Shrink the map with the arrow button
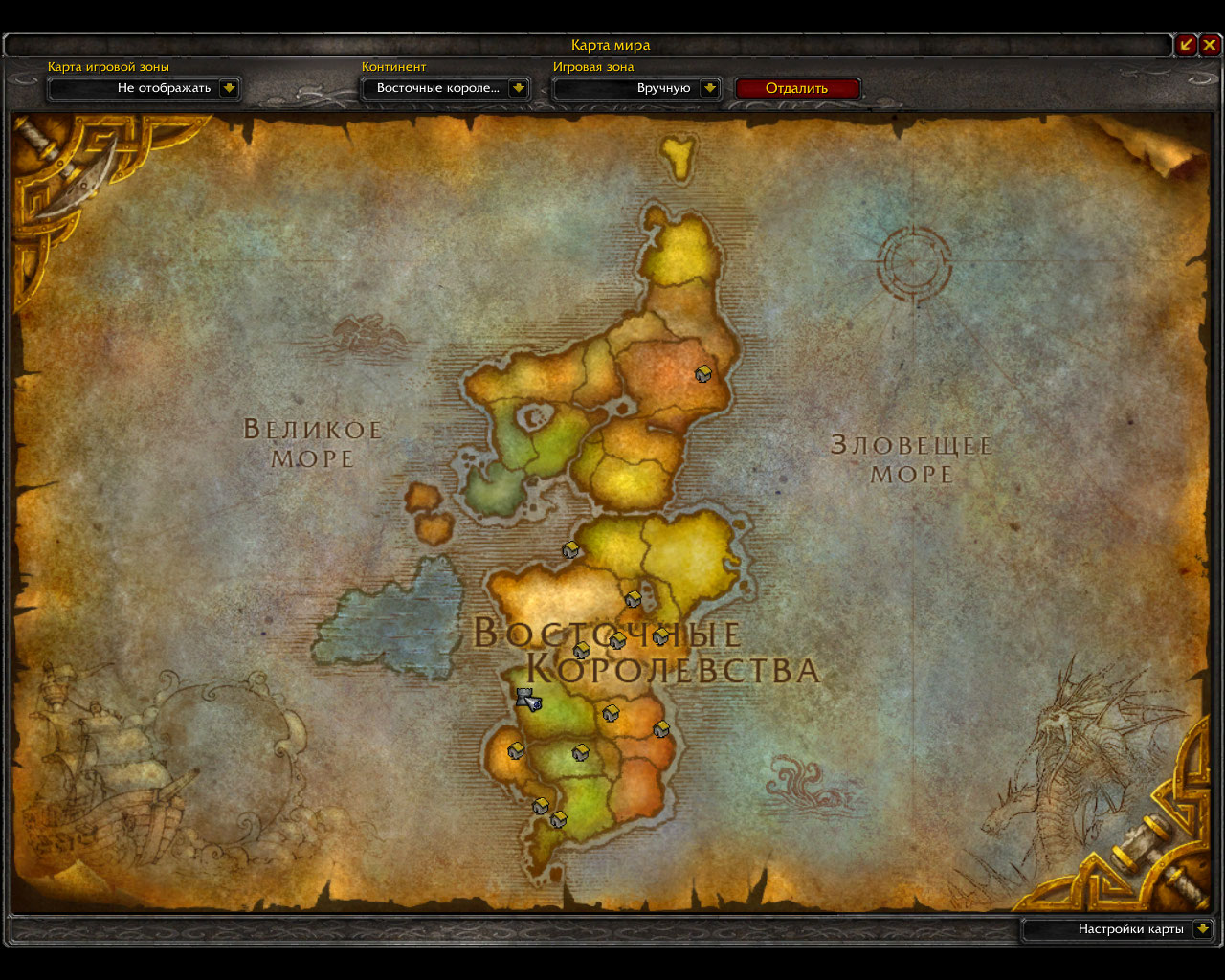 click(1186, 44)
